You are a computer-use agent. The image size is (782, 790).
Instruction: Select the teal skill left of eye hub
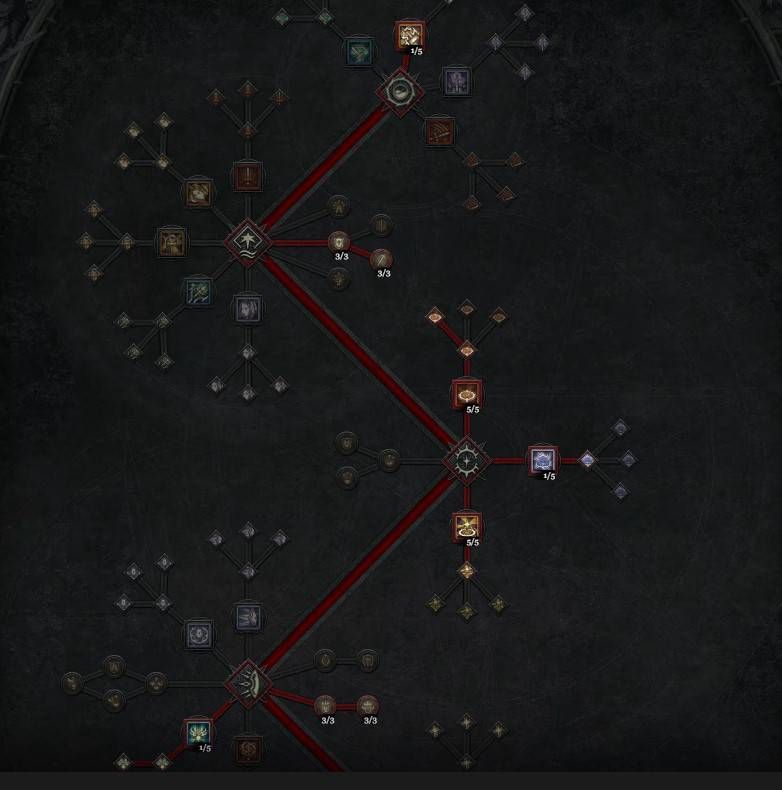359,52
